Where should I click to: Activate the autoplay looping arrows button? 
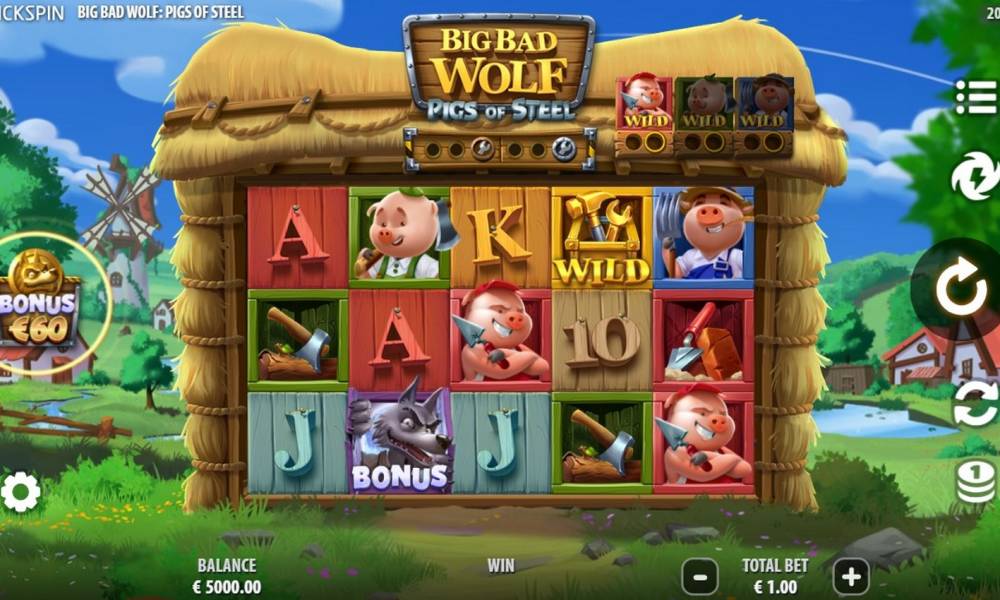[975, 404]
